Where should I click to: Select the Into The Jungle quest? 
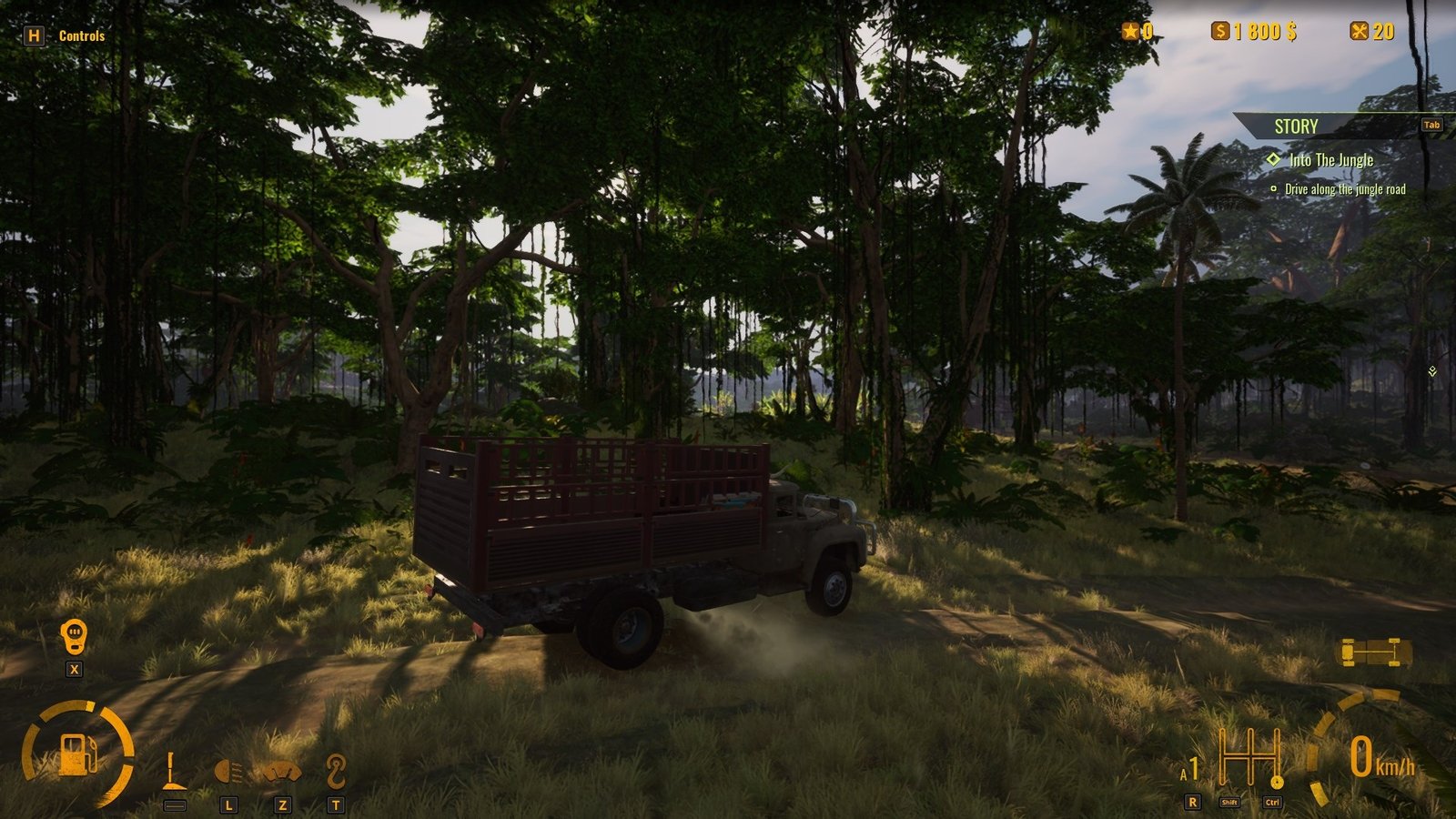1330,160
